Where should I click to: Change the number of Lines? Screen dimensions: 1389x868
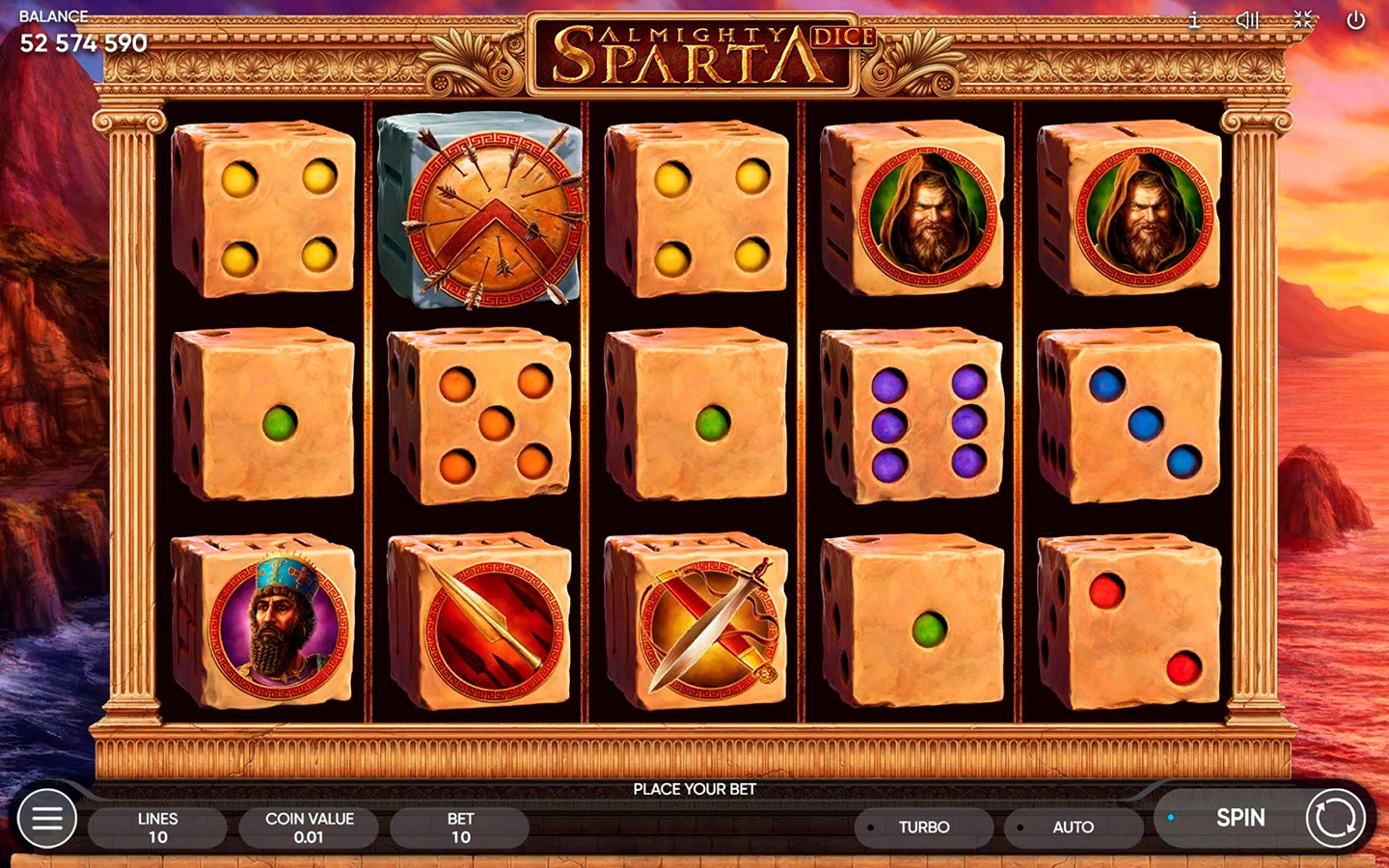click(157, 827)
